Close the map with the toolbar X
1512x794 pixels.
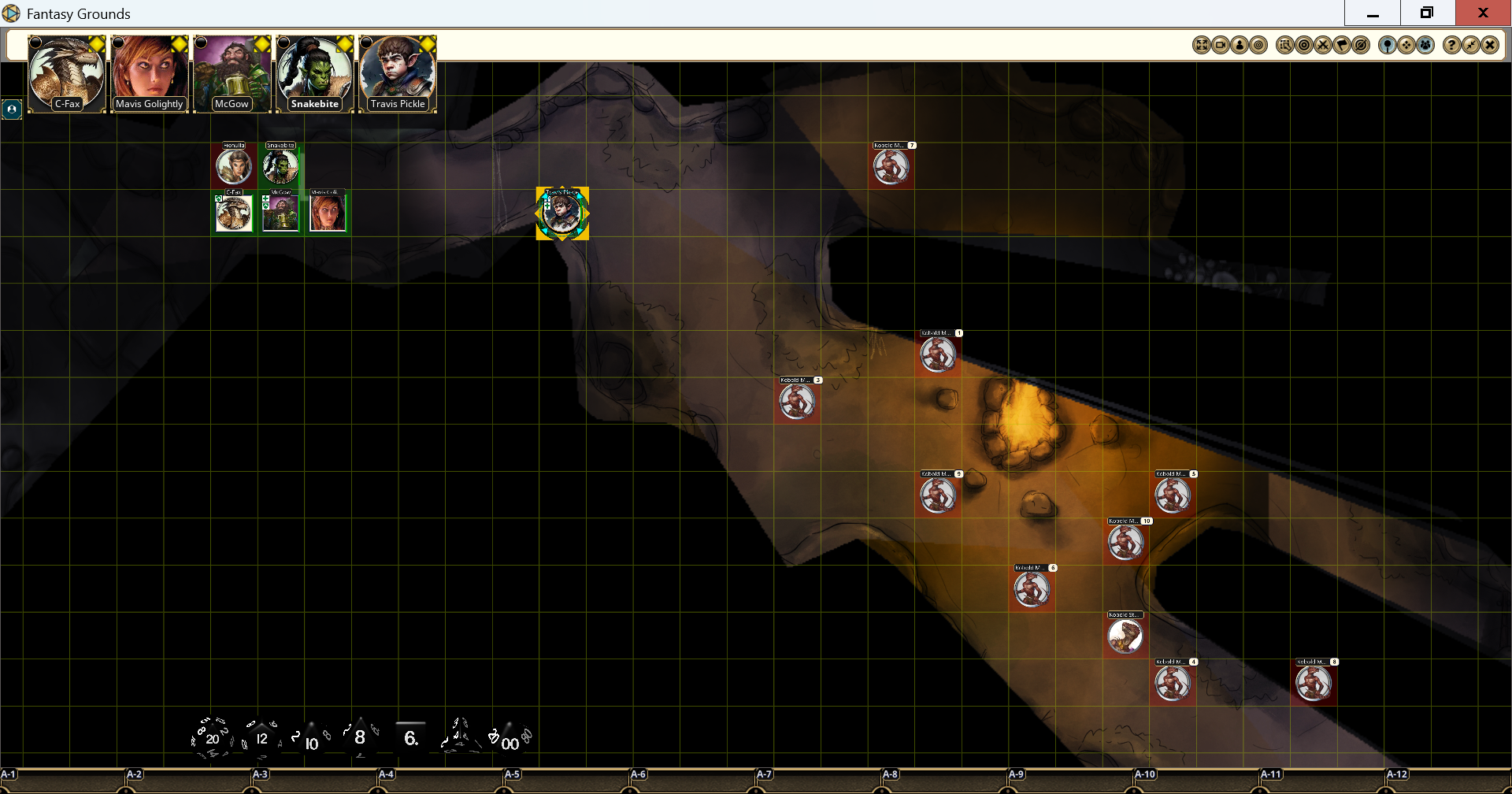1489,45
